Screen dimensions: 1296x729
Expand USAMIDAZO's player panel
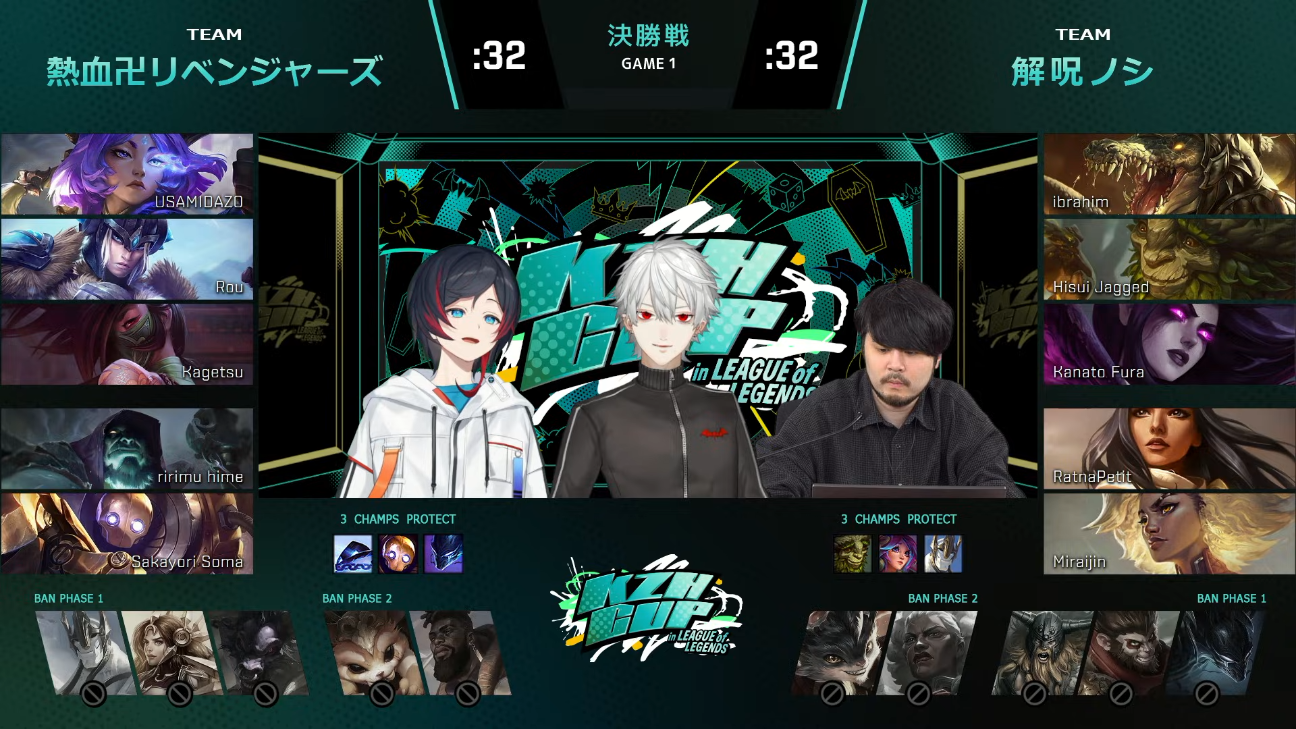click(127, 173)
